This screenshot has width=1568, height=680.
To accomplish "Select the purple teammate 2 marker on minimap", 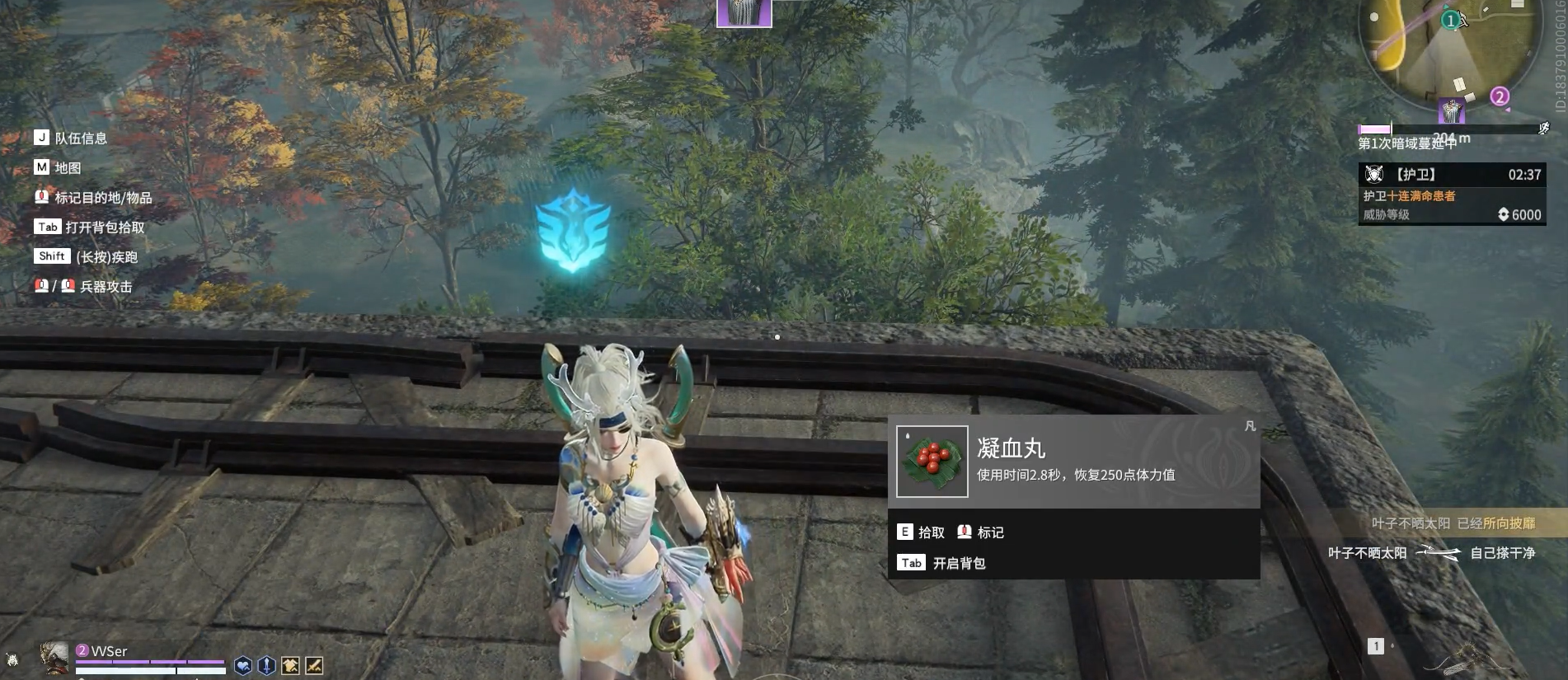I will tap(1500, 97).
